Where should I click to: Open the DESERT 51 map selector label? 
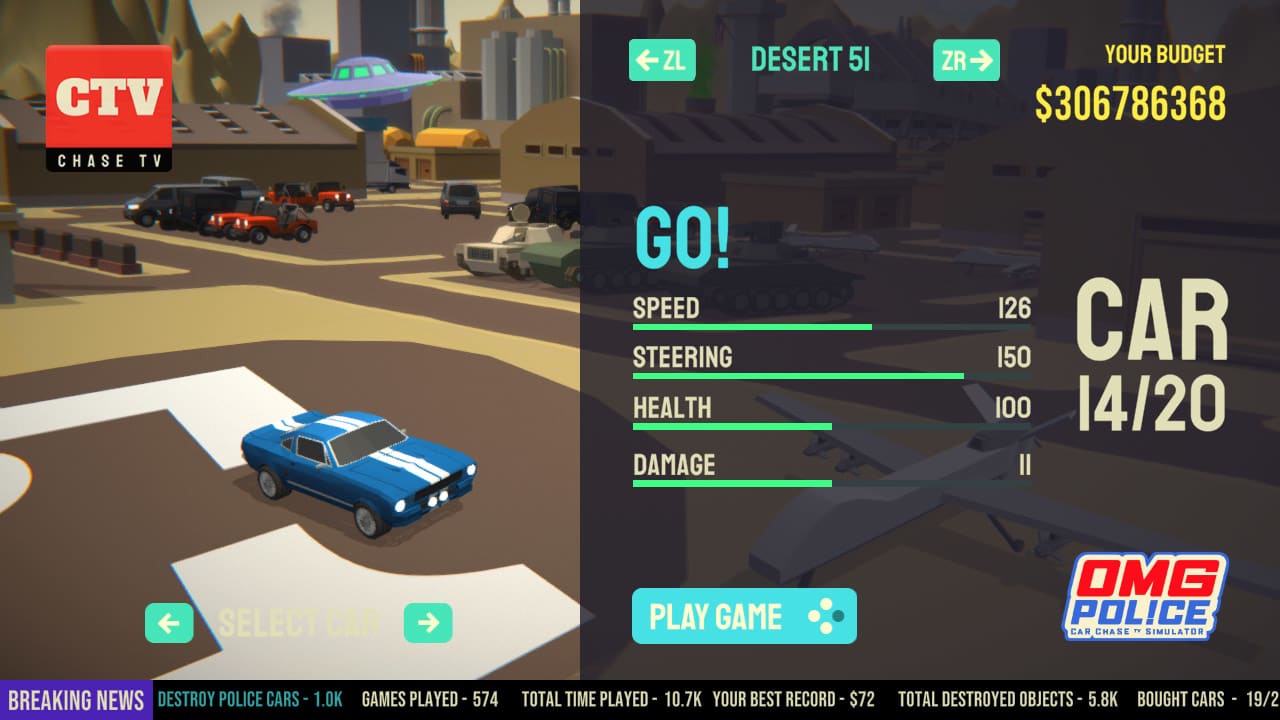810,60
